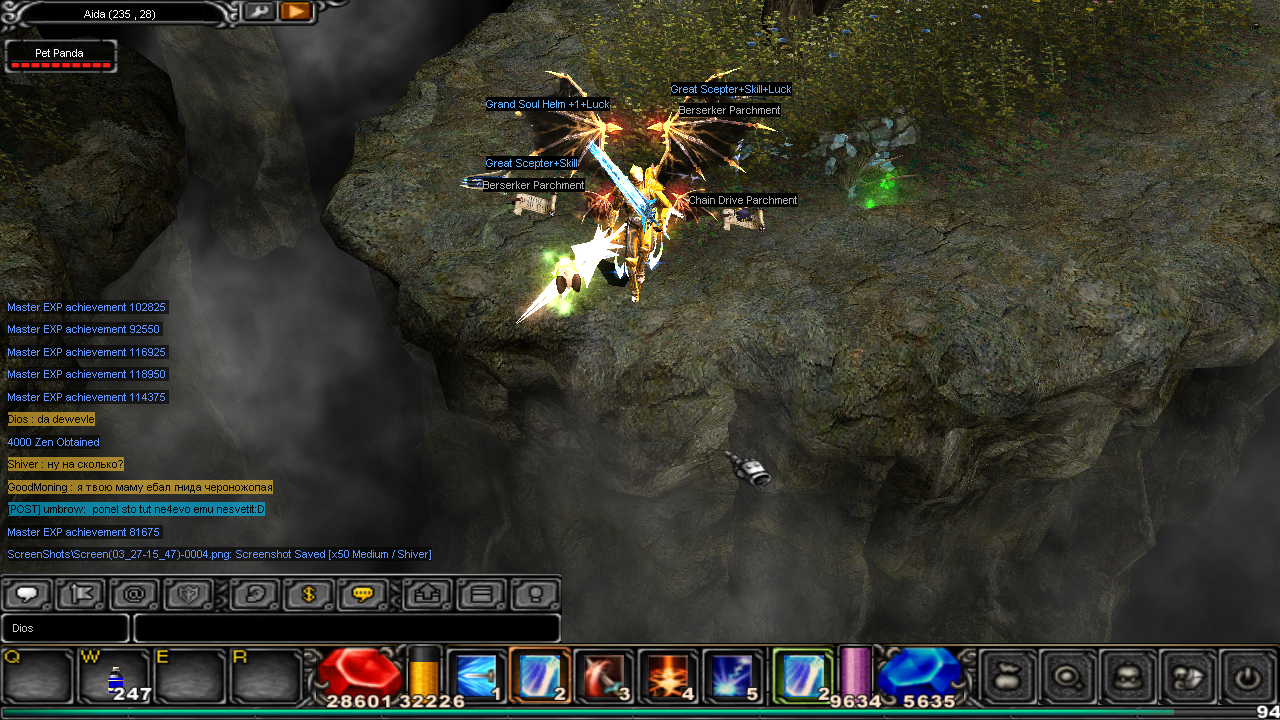Screen dimensions: 1280x720
Task: Toggle the shield emblem chat button
Action: (189, 594)
